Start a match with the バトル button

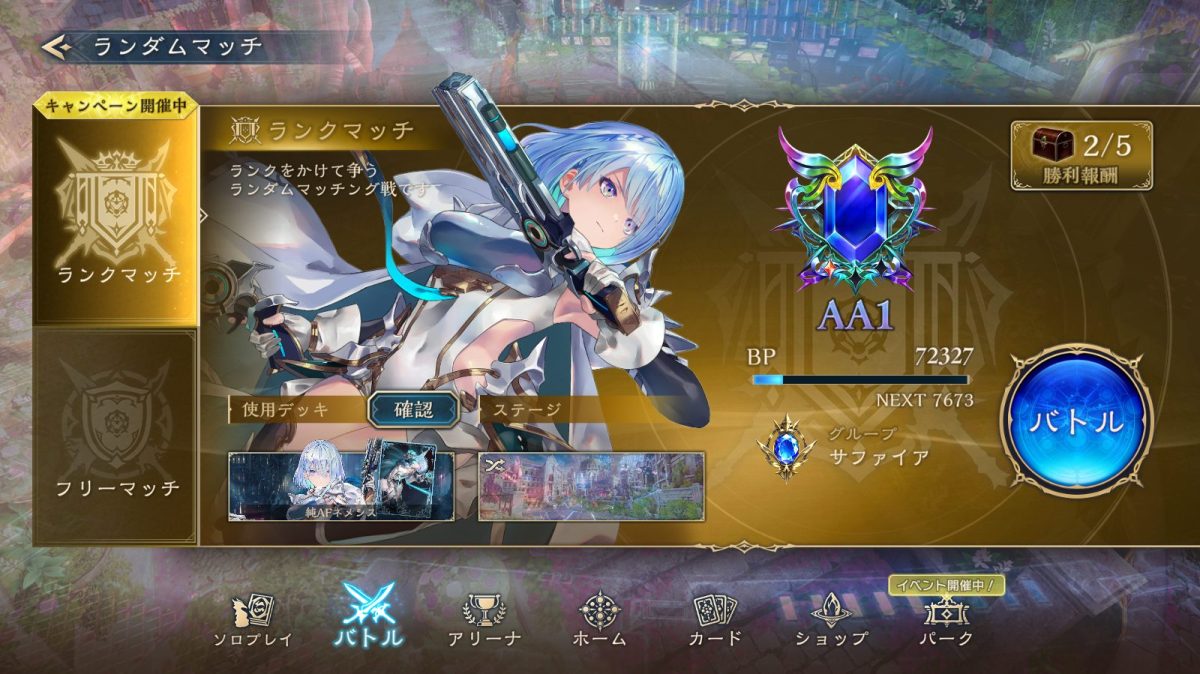coord(1076,420)
